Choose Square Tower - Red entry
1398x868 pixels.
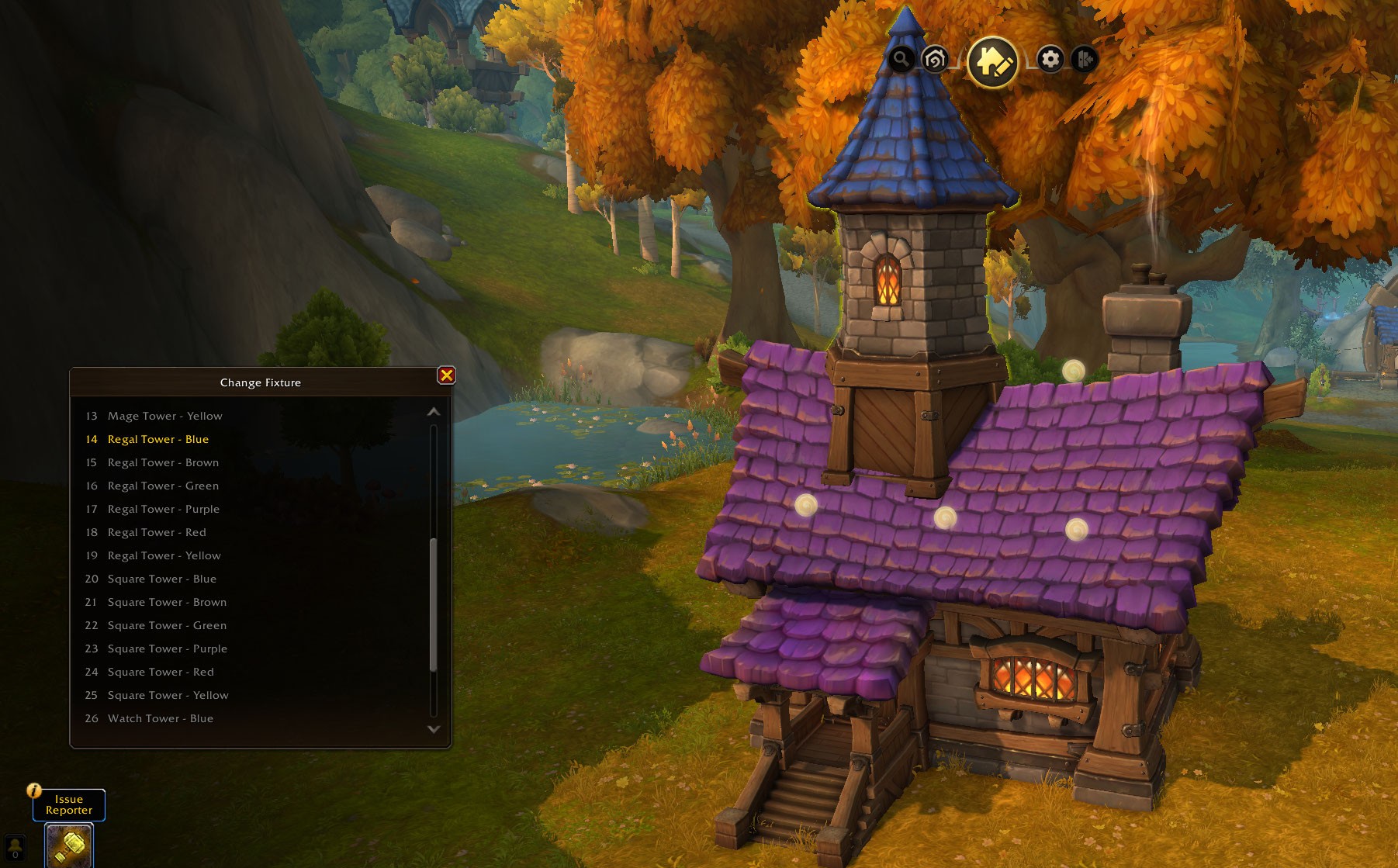[x=161, y=672]
